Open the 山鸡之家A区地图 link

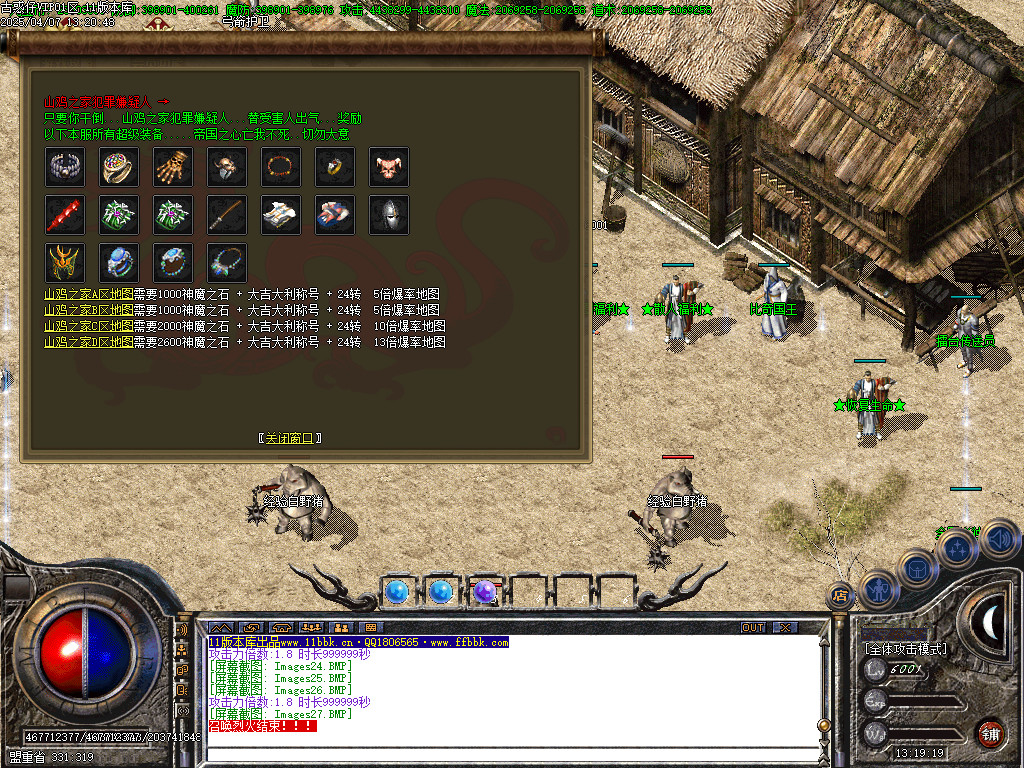click(88, 295)
